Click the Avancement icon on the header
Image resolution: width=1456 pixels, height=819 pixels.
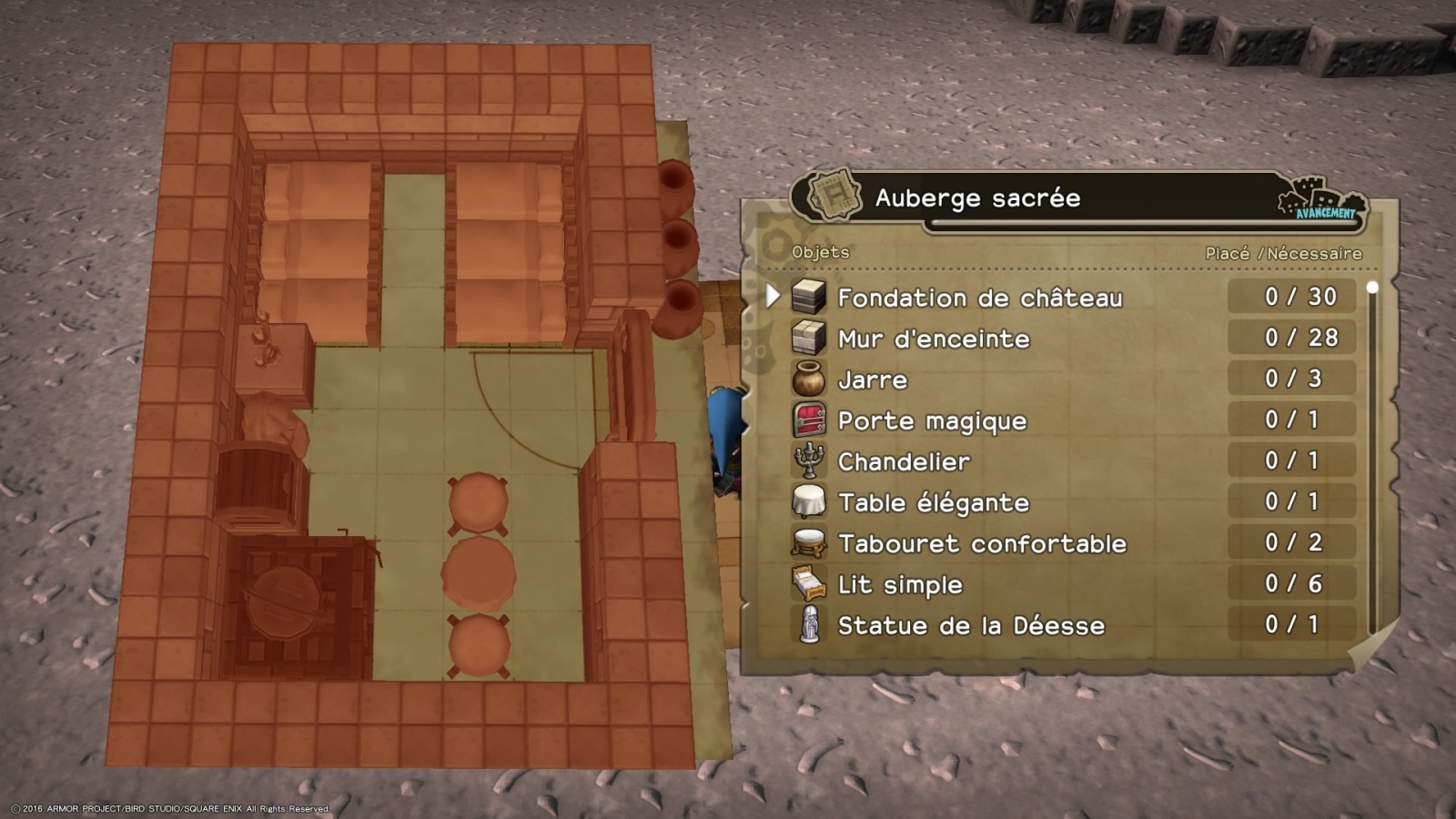coord(1322,199)
